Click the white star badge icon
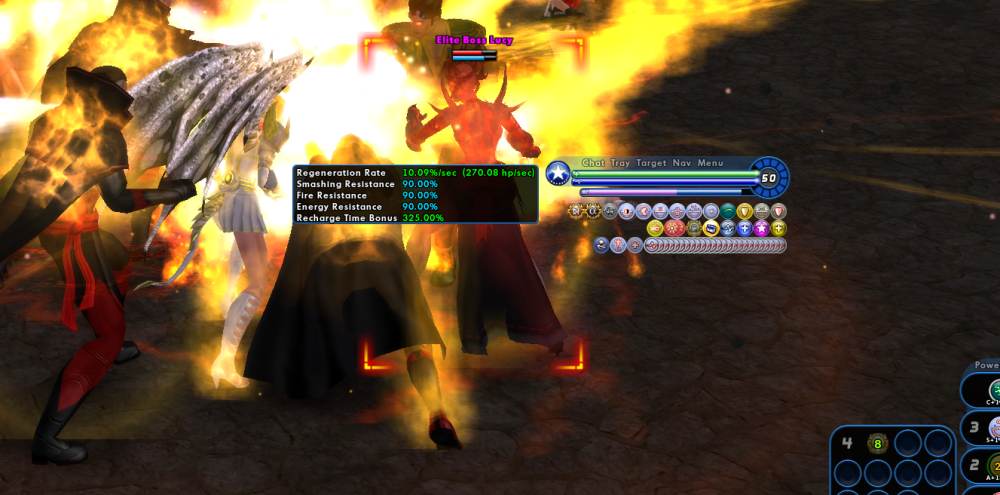Screen dimensions: 1000x495 [557, 173]
